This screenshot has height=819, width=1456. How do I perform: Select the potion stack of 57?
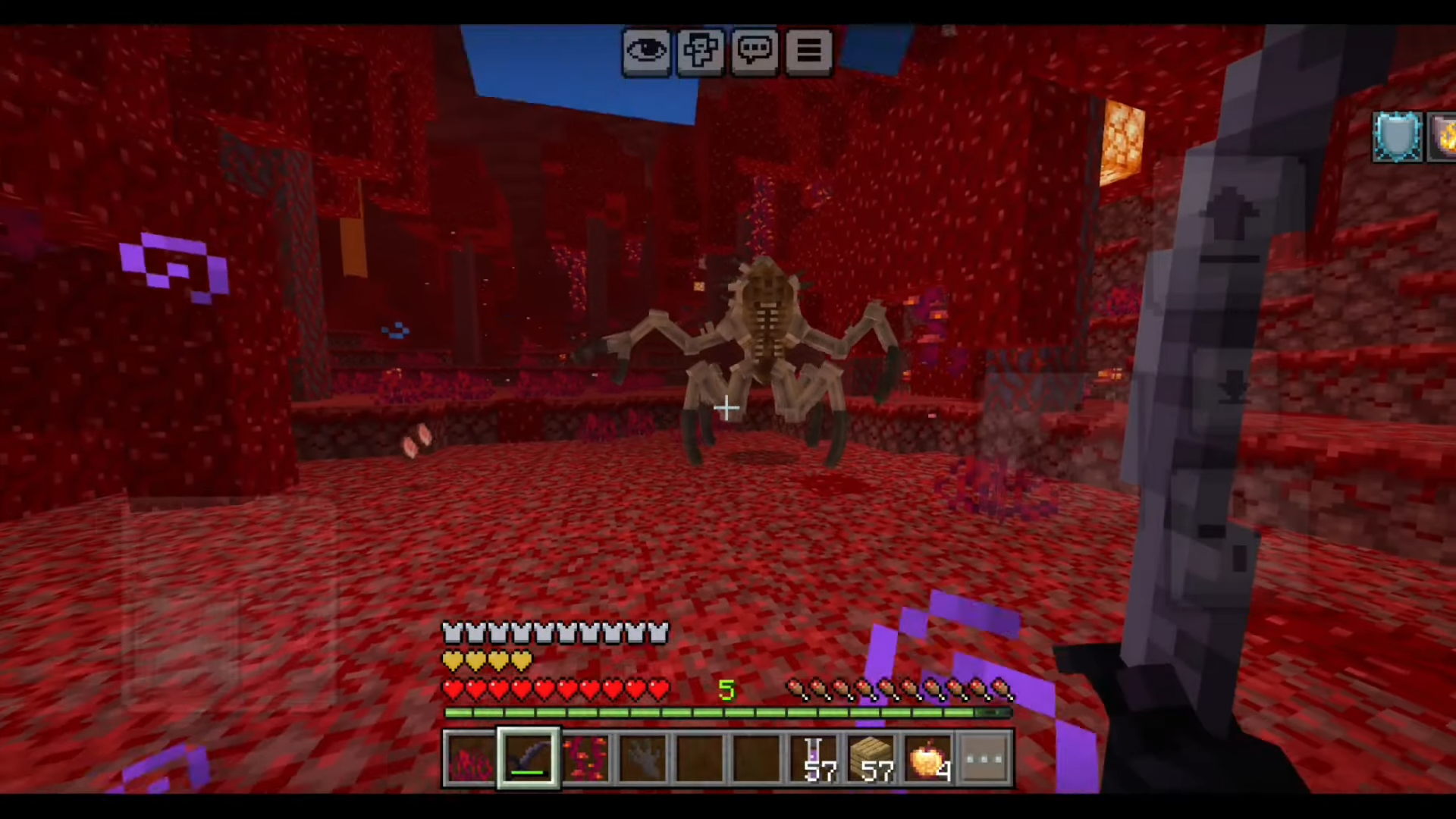[815, 758]
